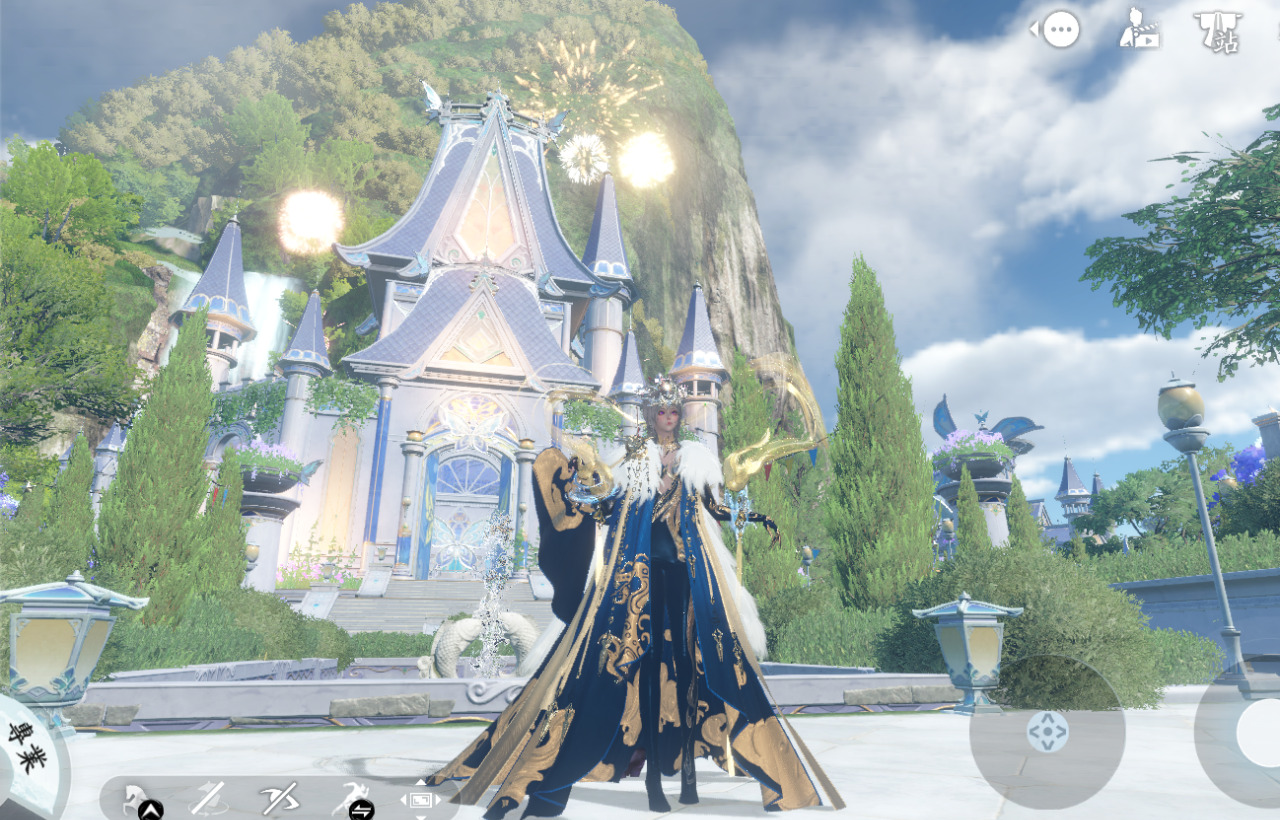Toggle the crossed-out character rotation icon

(208, 798)
